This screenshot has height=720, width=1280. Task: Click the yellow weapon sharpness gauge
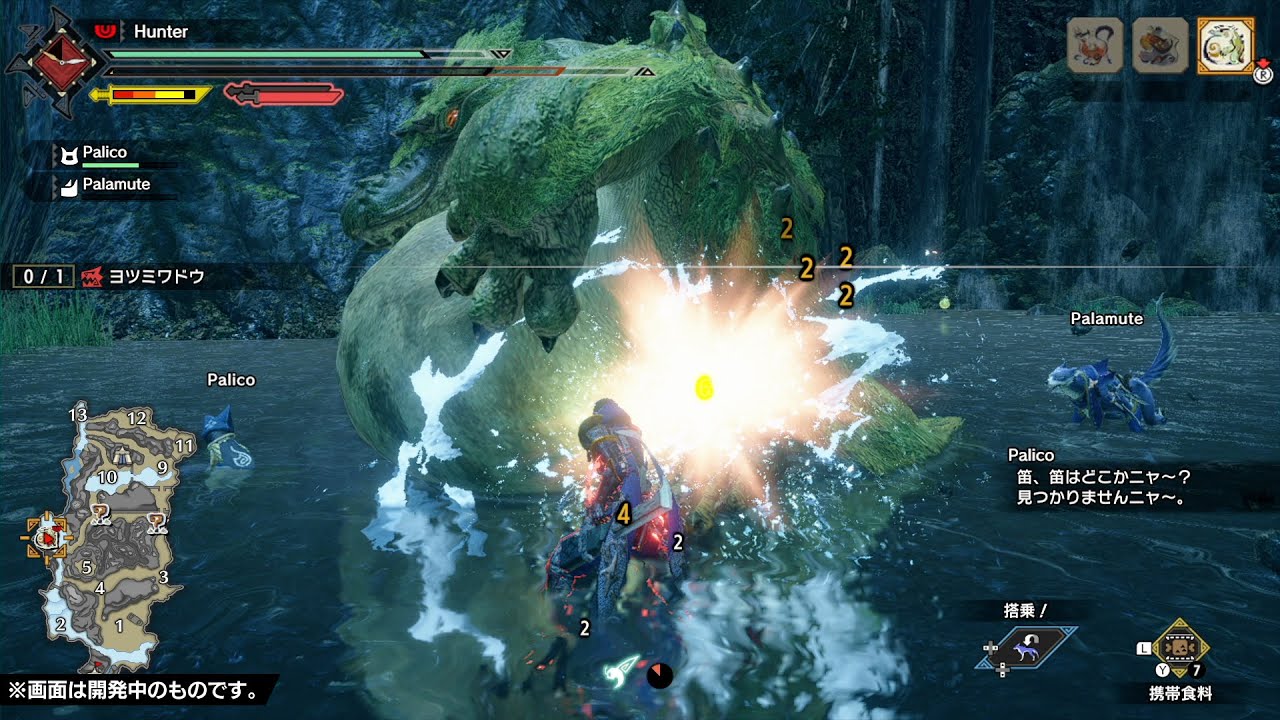pos(152,95)
